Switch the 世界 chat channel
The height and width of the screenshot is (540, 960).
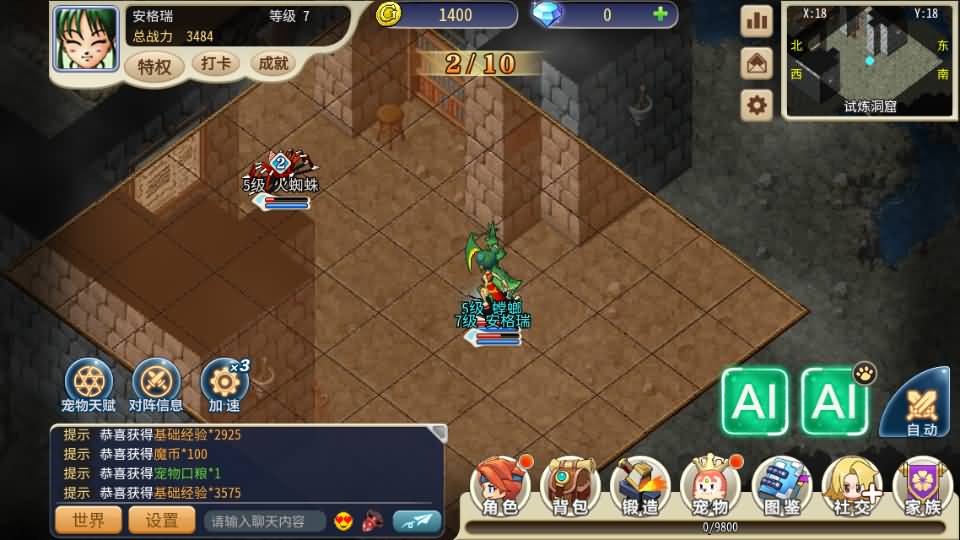click(89, 520)
